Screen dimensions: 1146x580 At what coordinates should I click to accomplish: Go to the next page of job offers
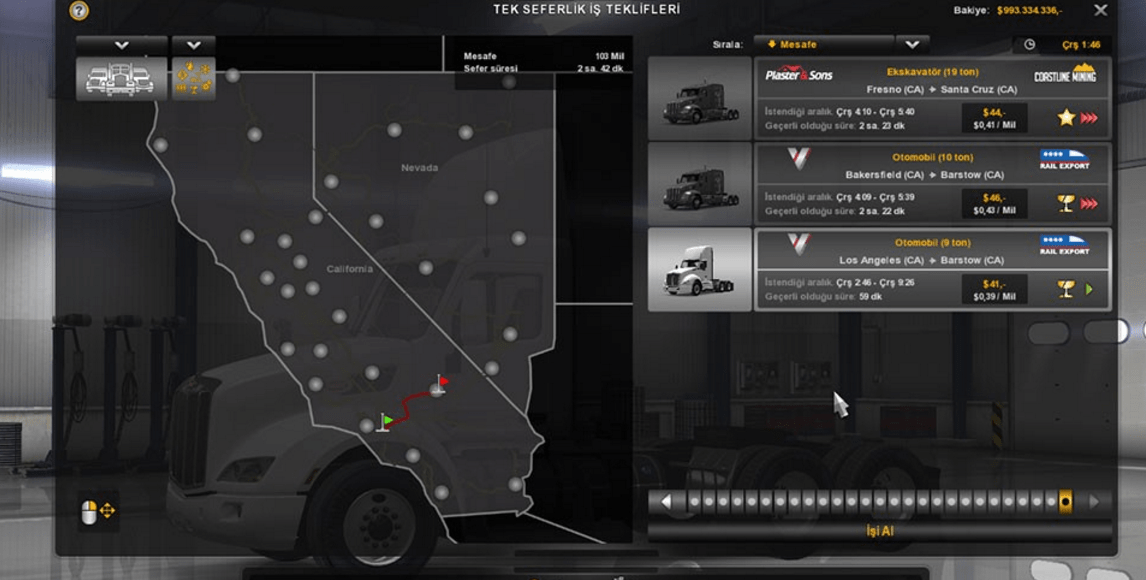(x=1094, y=502)
